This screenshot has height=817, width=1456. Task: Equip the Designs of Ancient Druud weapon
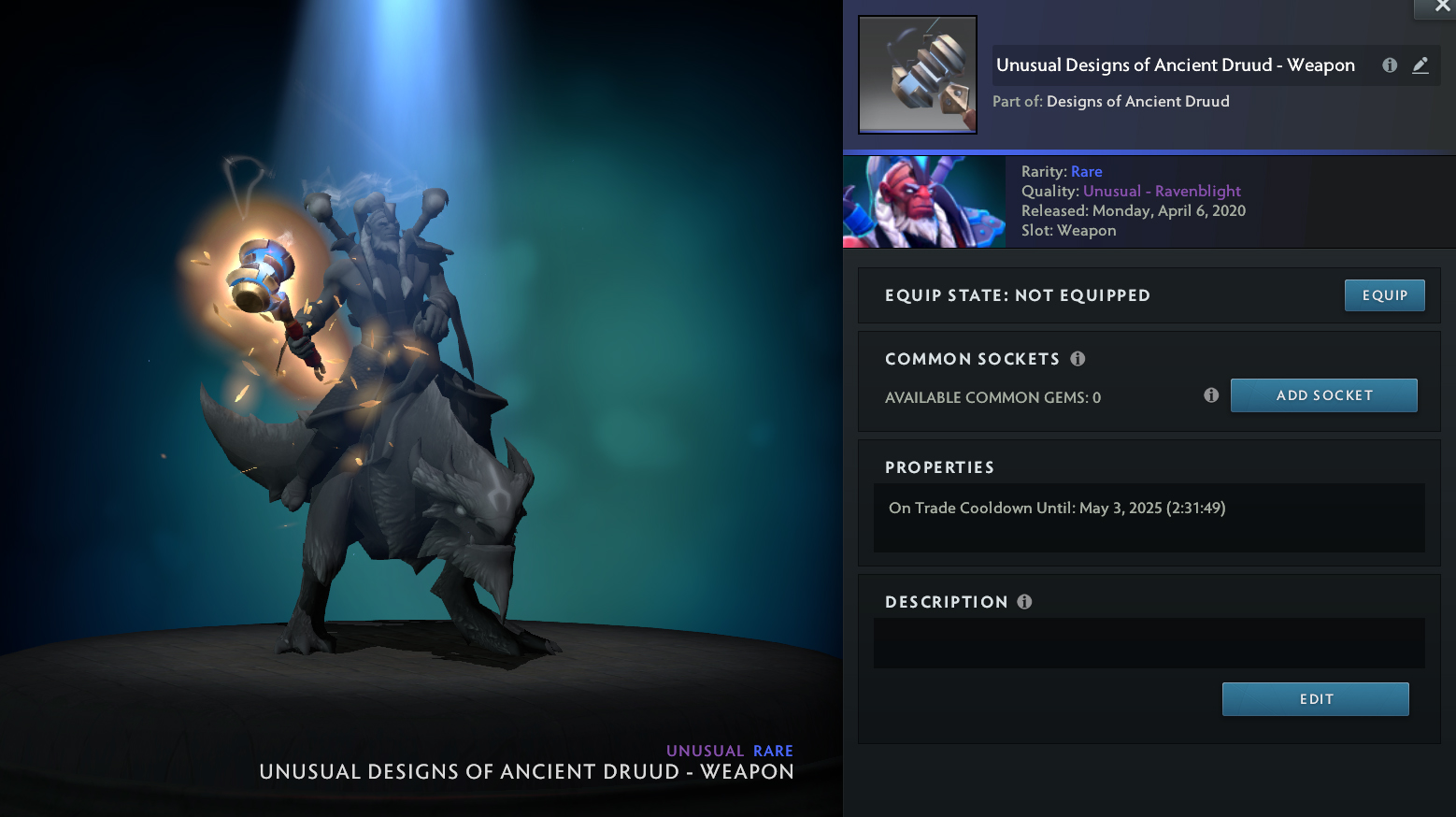click(x=1384, y=295)
